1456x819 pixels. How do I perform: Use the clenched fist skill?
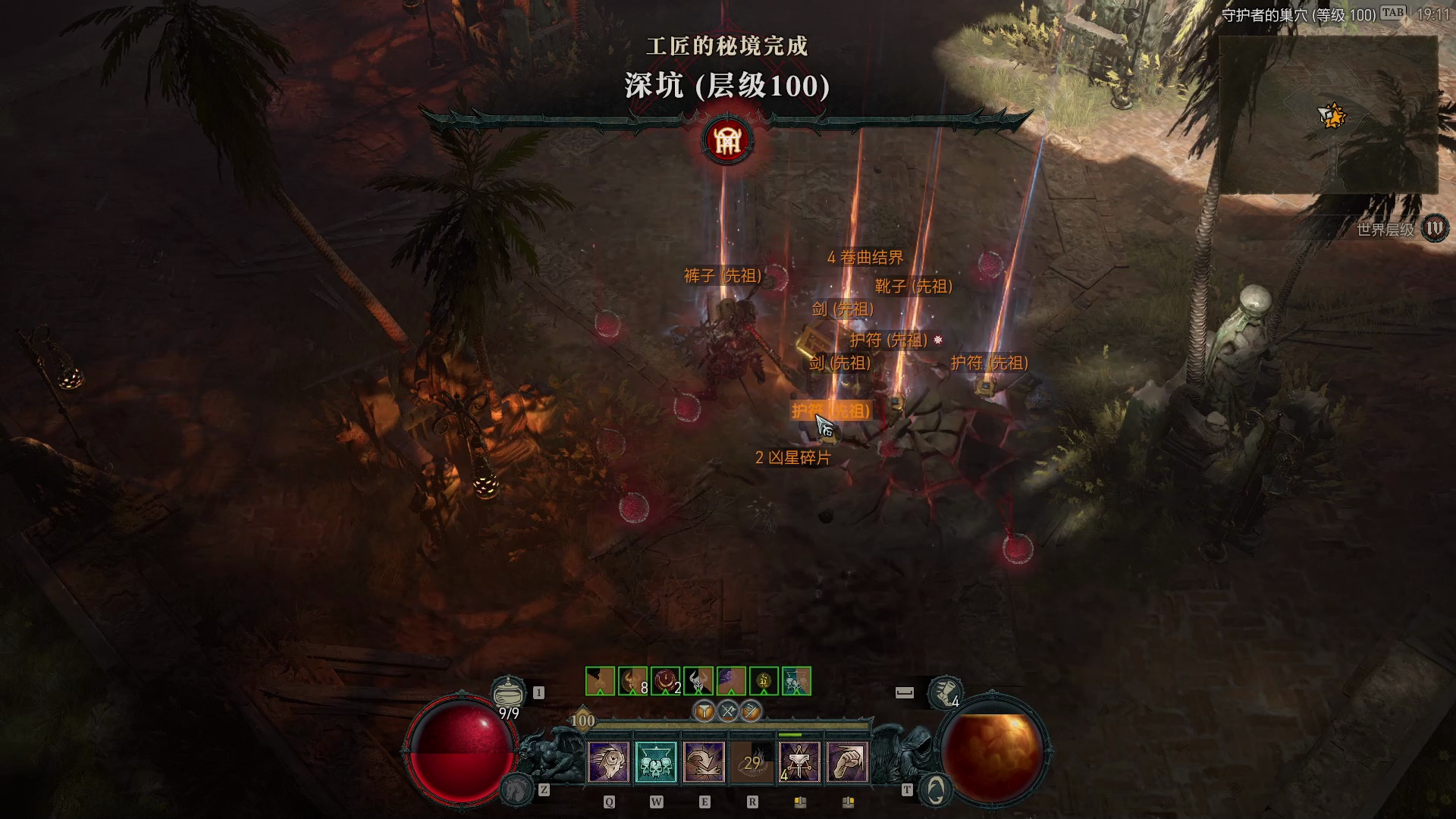847,761
